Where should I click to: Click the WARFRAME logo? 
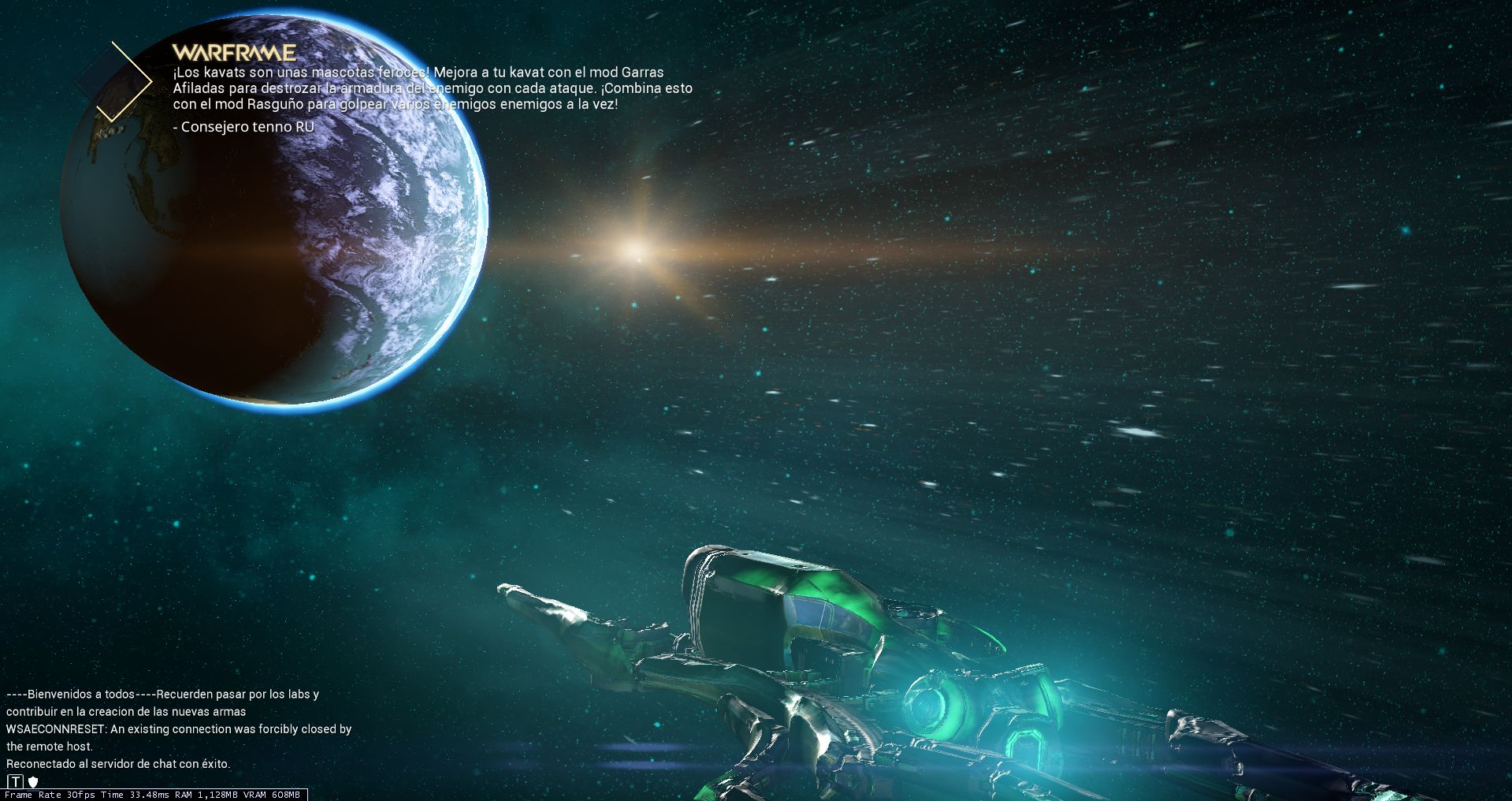tap(234, 54)
